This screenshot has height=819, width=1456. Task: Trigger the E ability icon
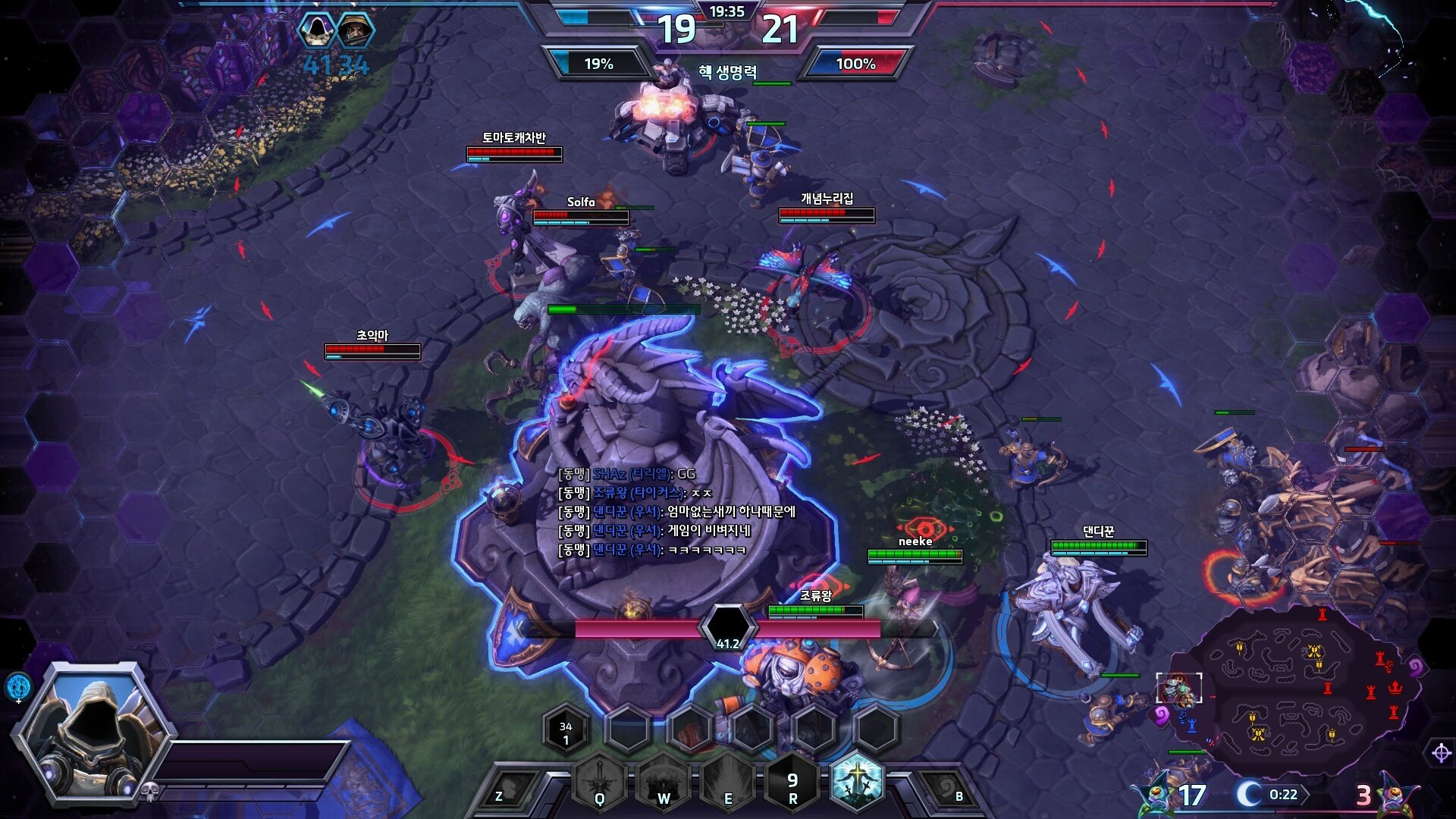[727, 783]
